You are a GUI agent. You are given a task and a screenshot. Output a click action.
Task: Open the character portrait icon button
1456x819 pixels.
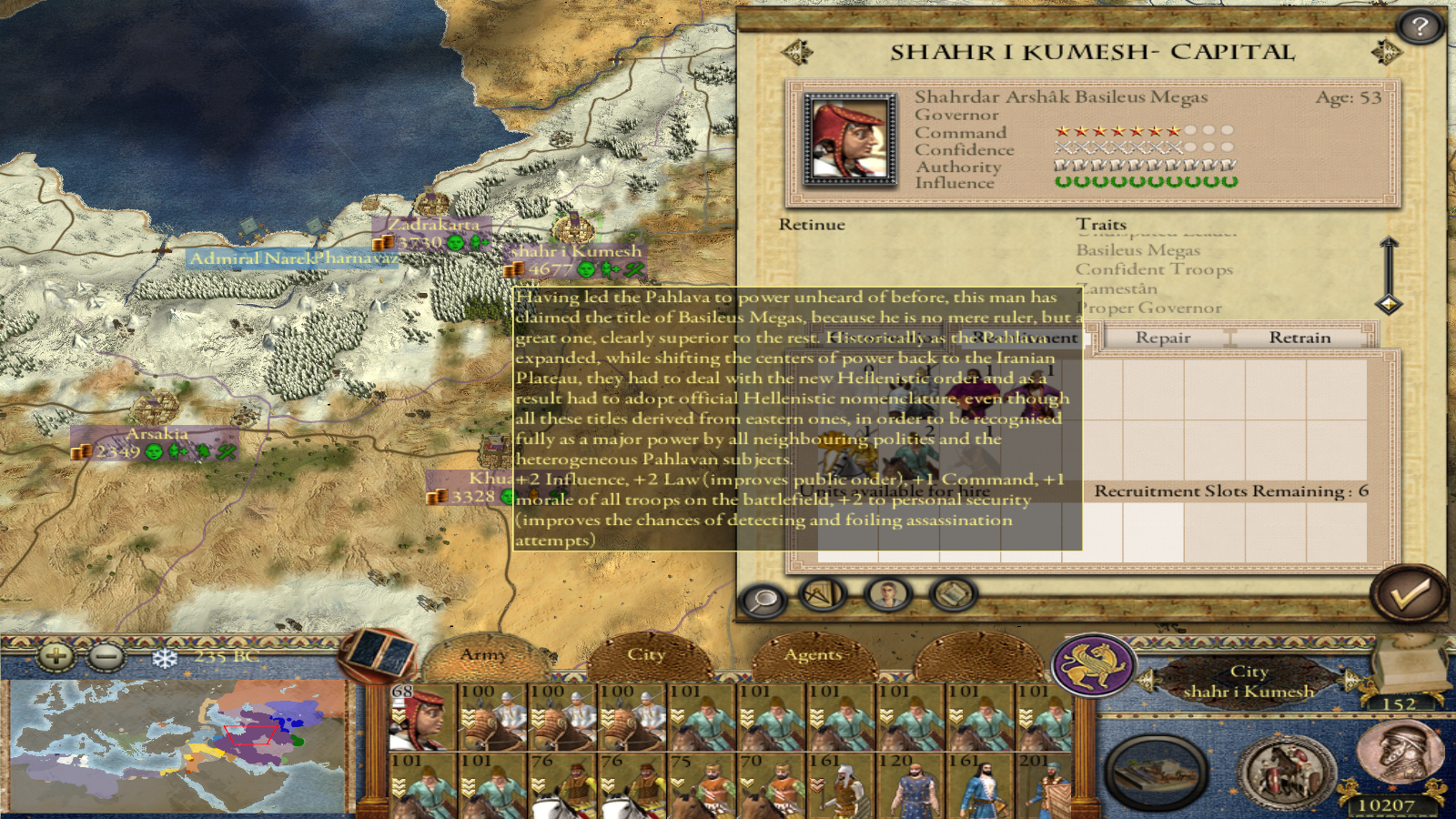point(887,595)
